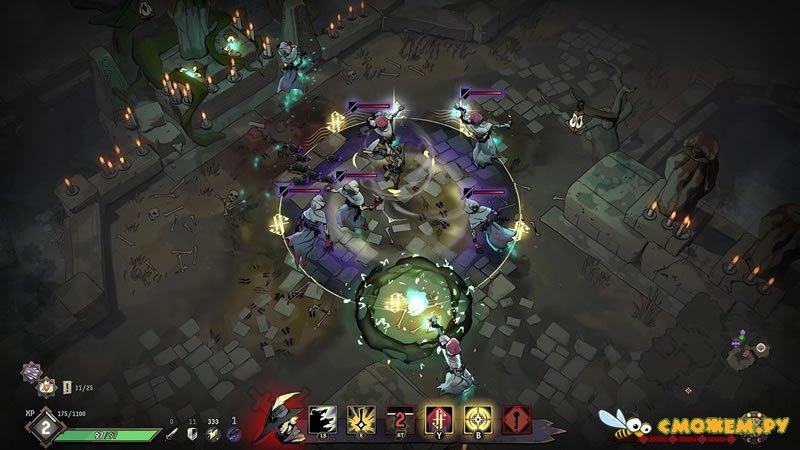Select the red keyhole ability slot

[x=517, y=420]
